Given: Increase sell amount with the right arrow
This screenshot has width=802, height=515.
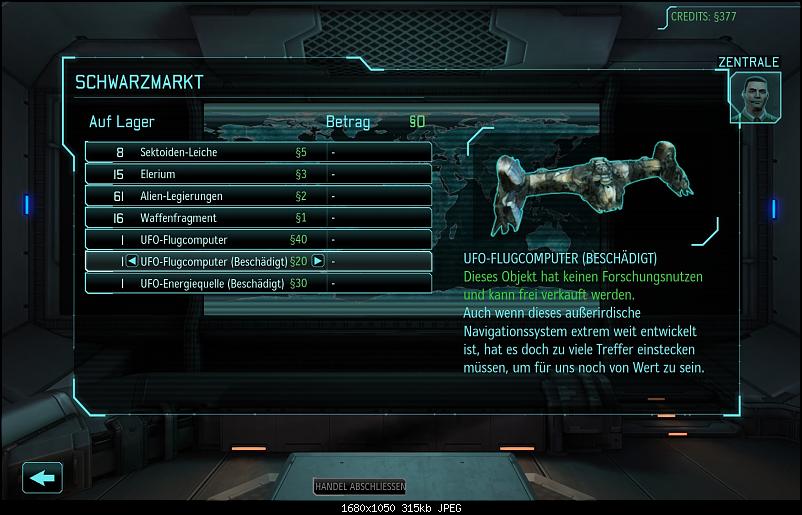Looking at the screenshot, I should (318, 261).
